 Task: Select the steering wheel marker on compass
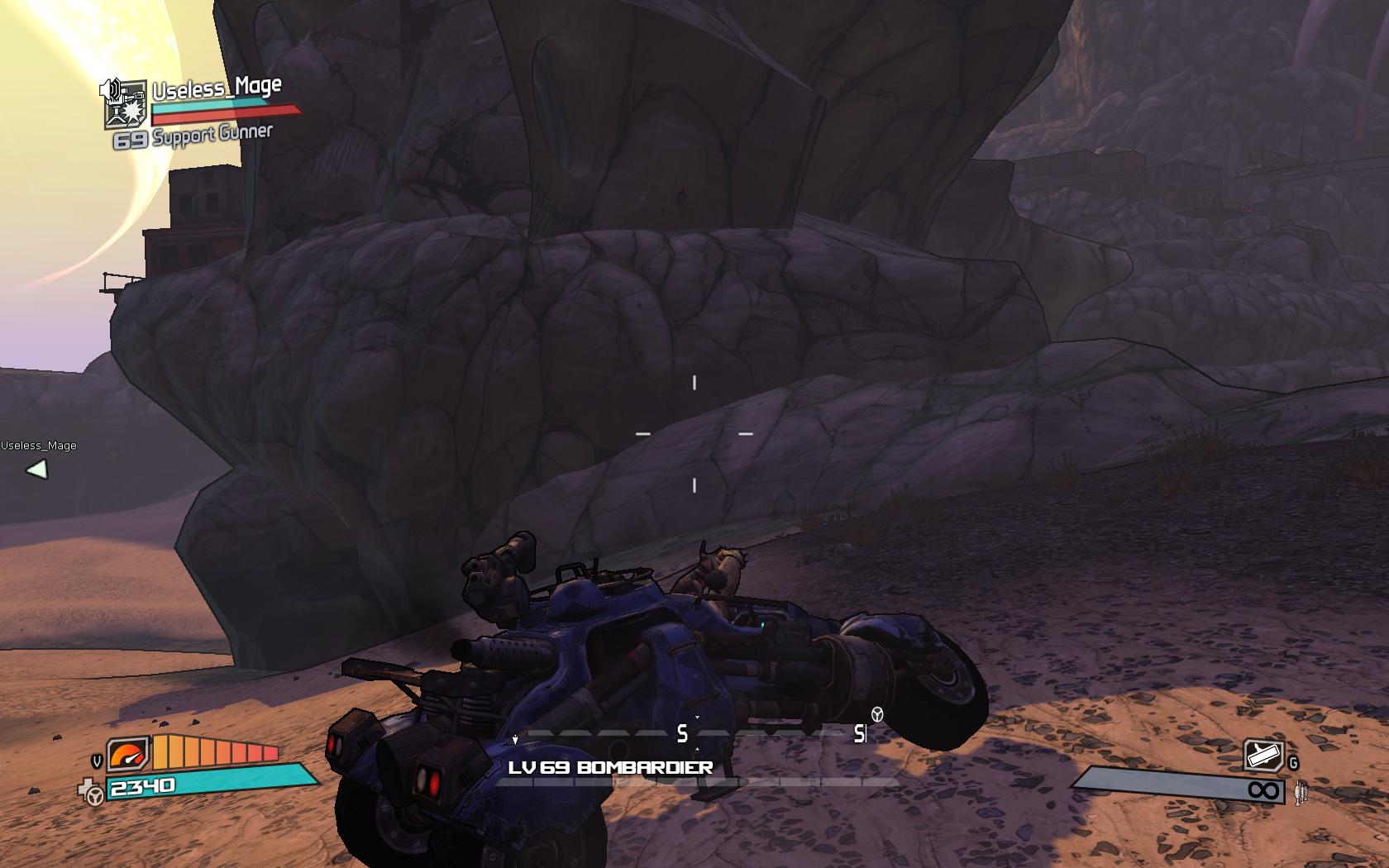(x=877, y=714)
